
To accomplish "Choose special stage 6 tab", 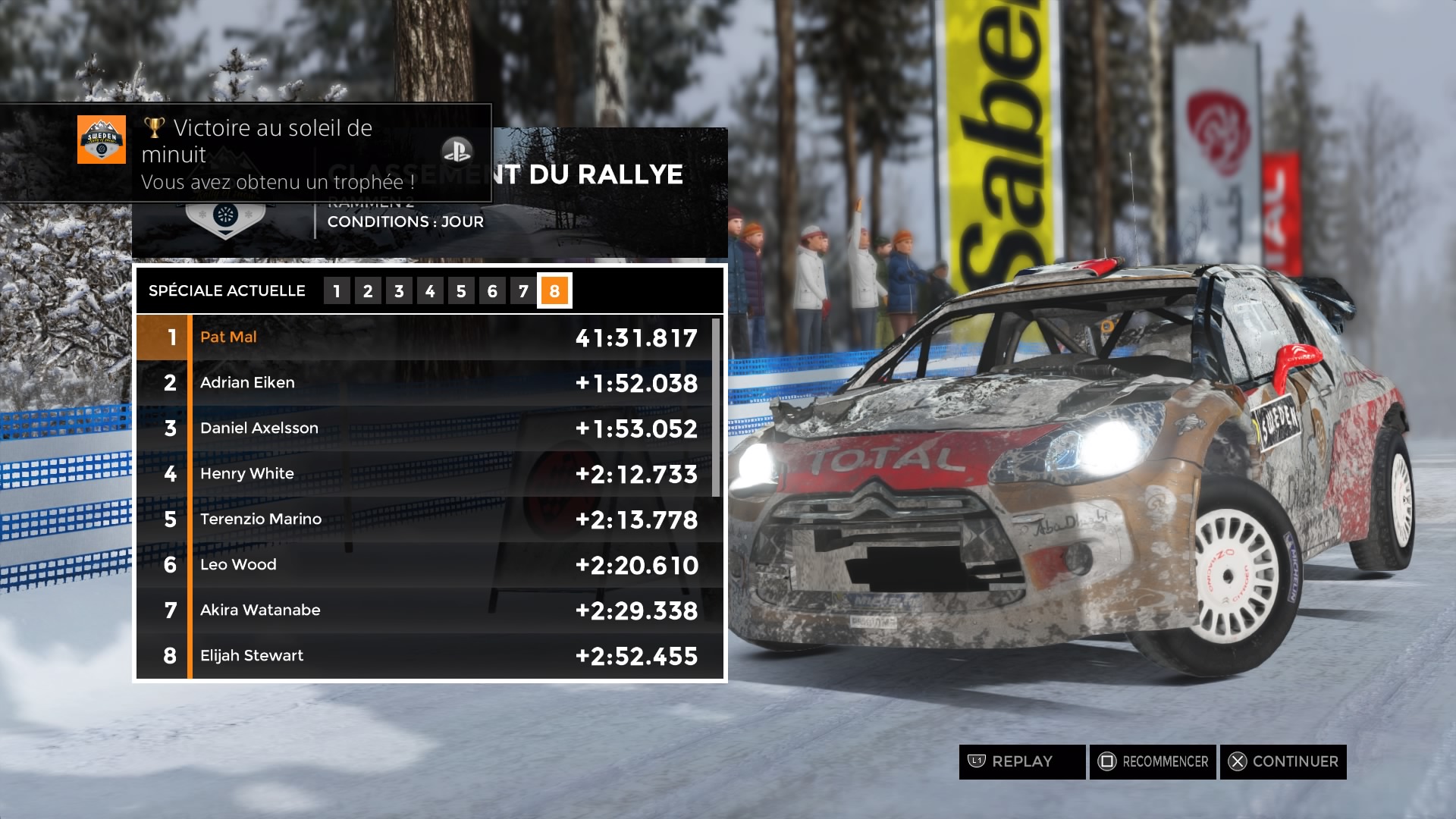I will tap(492, 291).
